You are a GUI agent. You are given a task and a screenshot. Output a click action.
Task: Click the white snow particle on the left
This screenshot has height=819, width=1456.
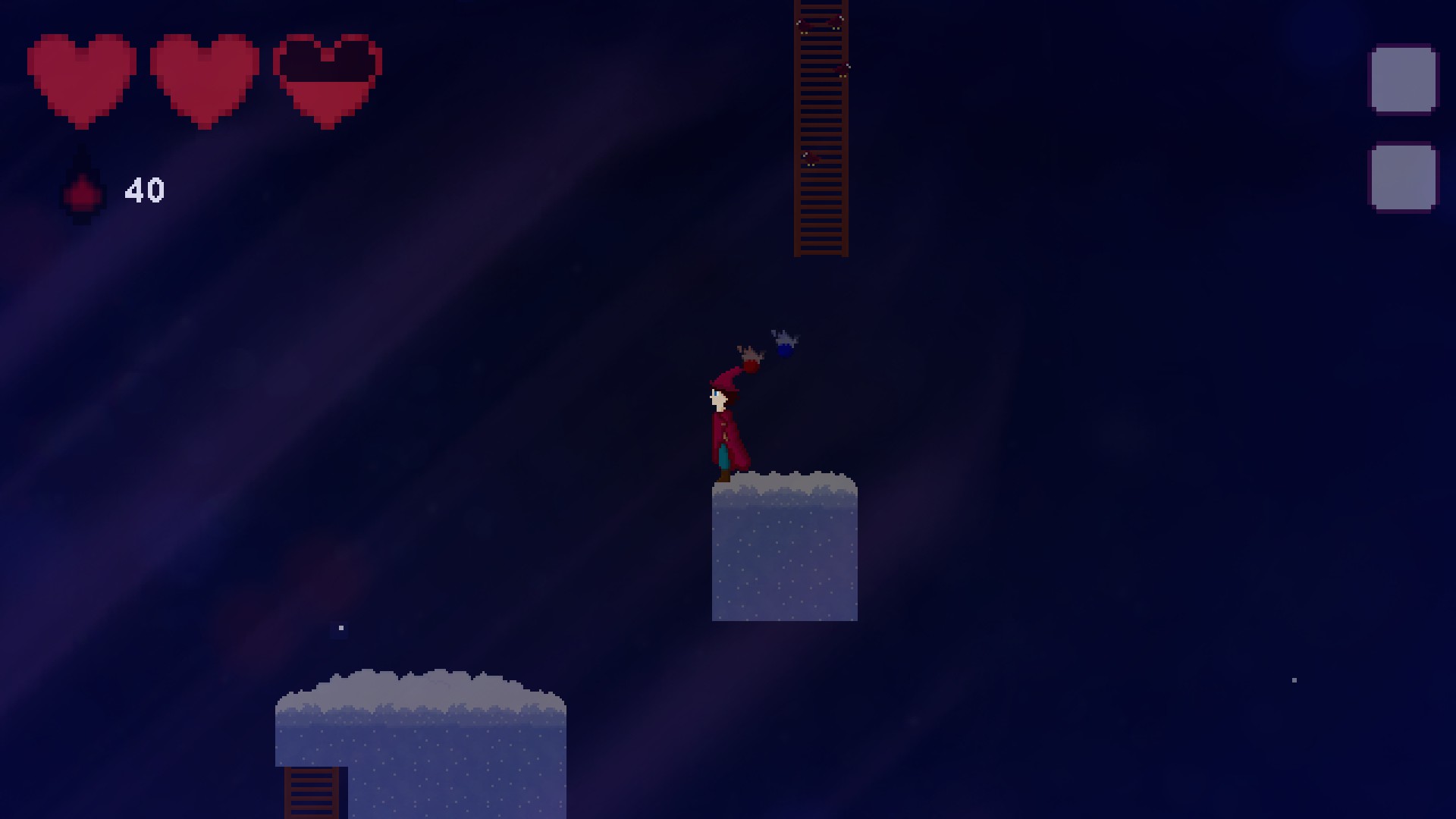point(340,628)
